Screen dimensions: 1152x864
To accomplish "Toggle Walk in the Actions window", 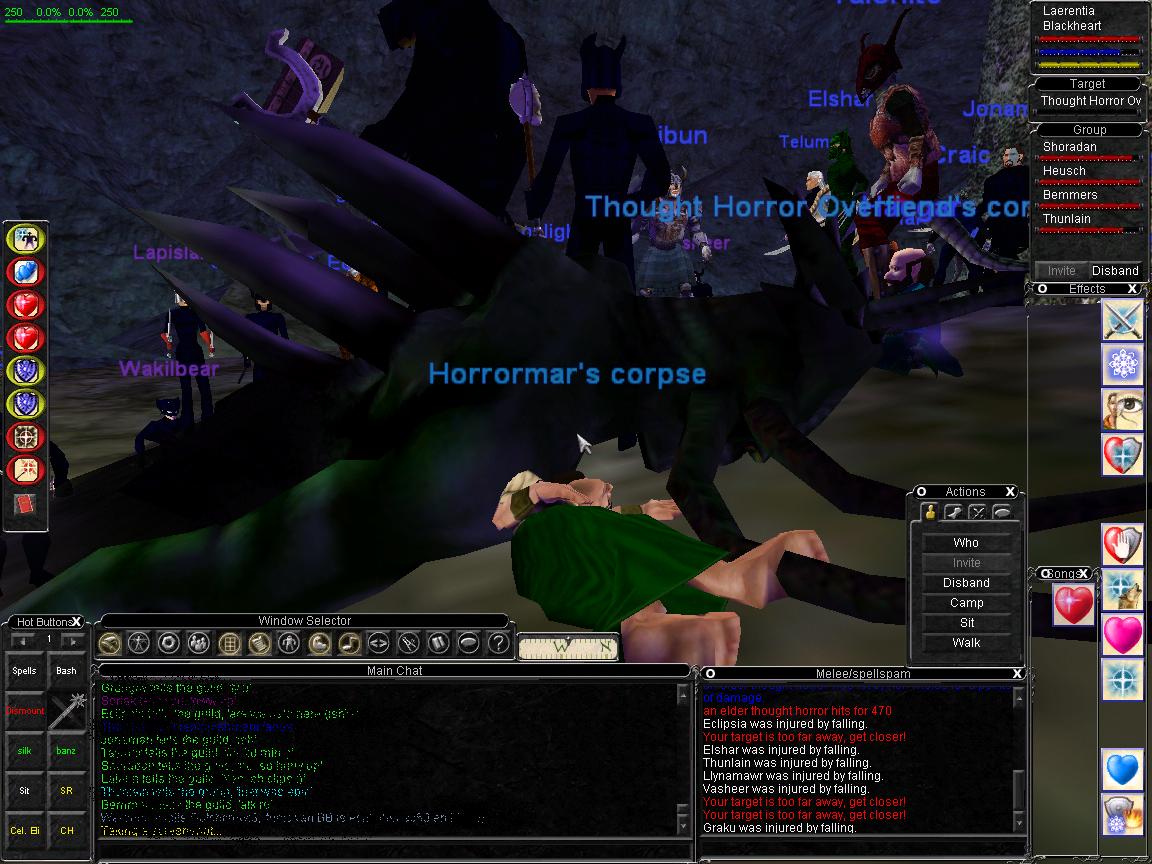I will coord(966,643).
